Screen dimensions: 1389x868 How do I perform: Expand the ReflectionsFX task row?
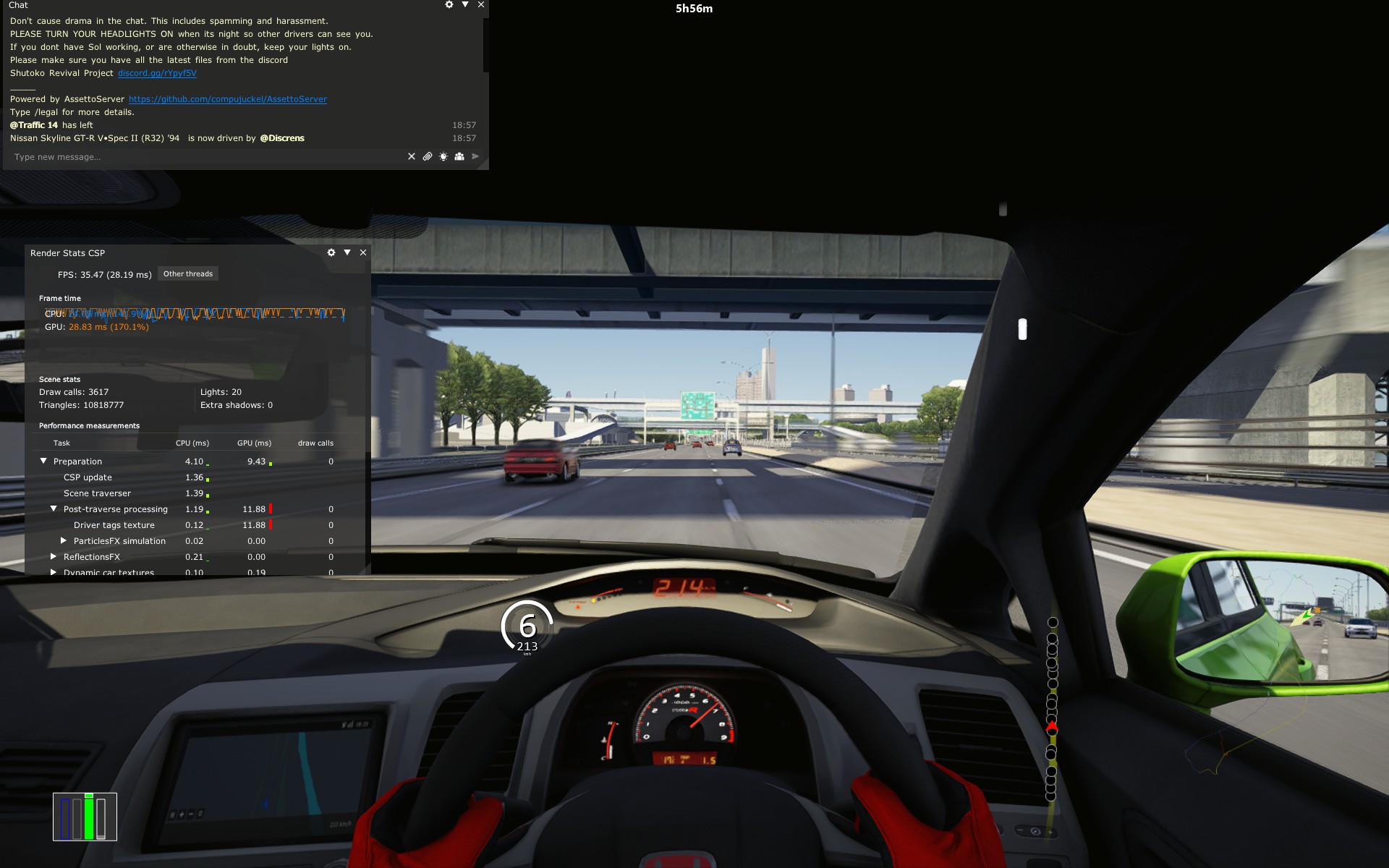[54, 556]
